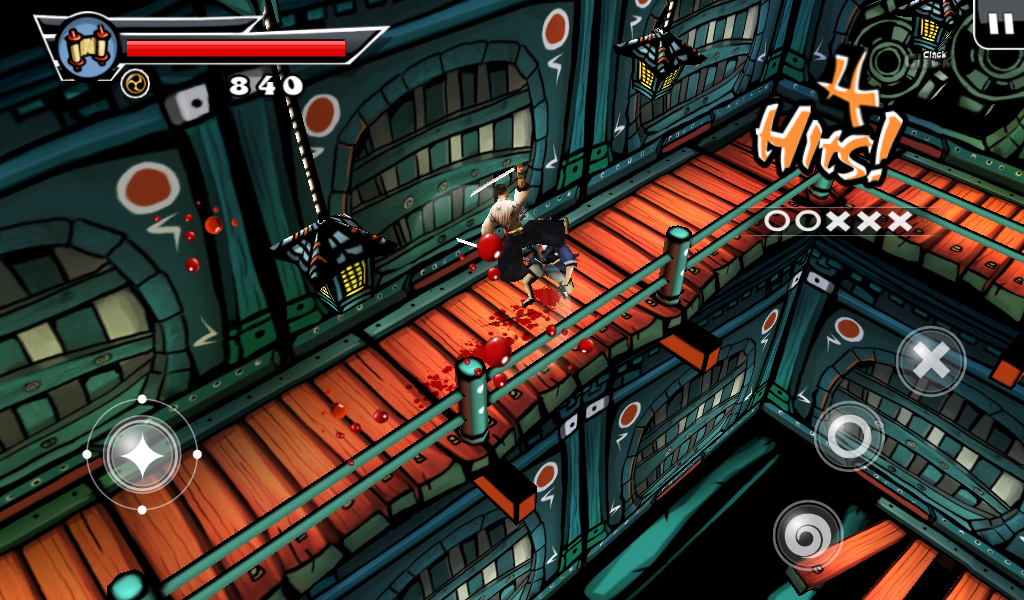Open the scroll icon beside the health bar
Viewport: 1024px width, 600px height.
(x=87, y=46)
